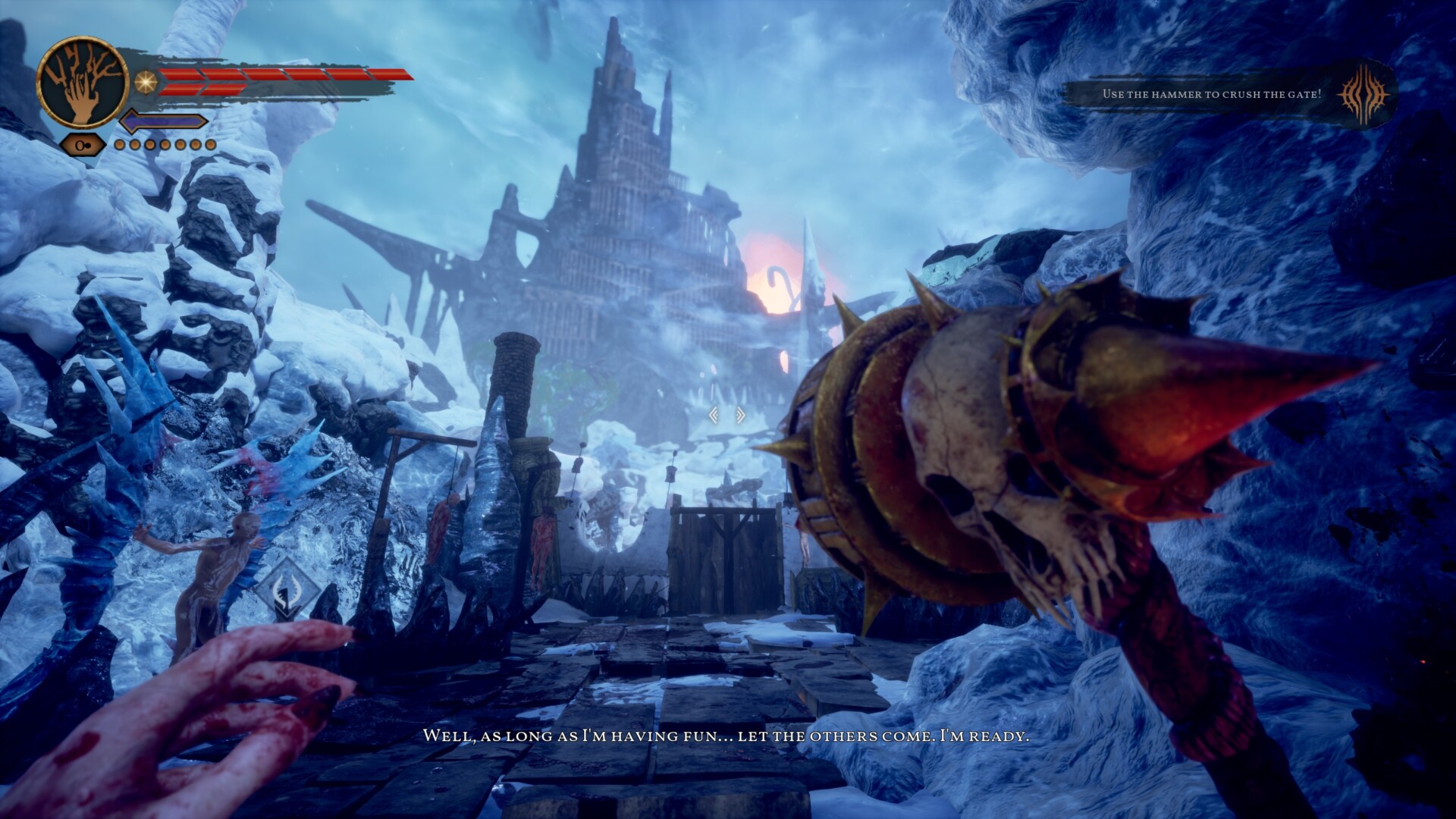Click the hand emblem ability icon
Image resolution: width=1456 pixels, height=819 pixels.
[x=82, y=83]
